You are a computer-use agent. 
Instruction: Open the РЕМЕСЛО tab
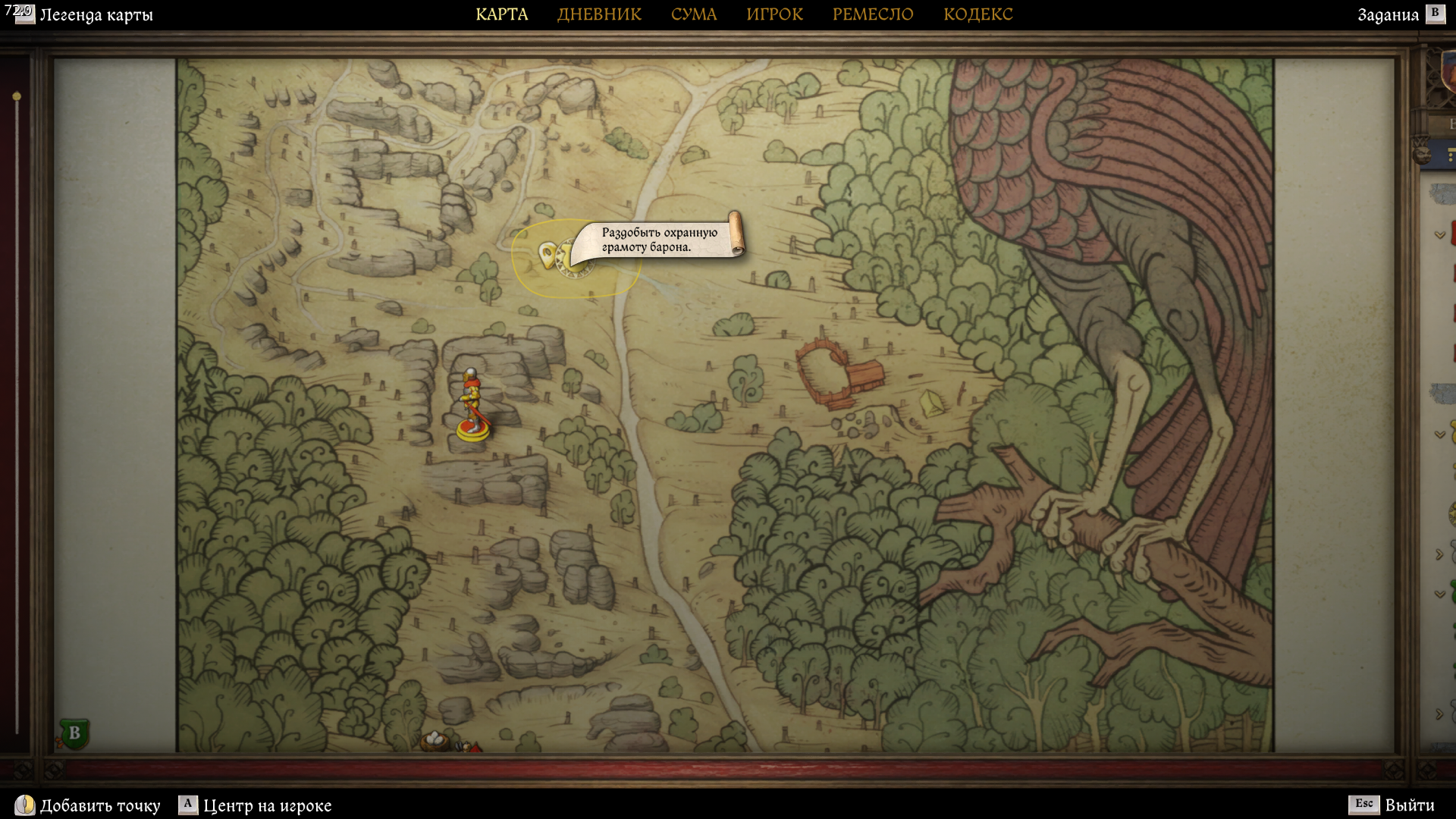873,14
